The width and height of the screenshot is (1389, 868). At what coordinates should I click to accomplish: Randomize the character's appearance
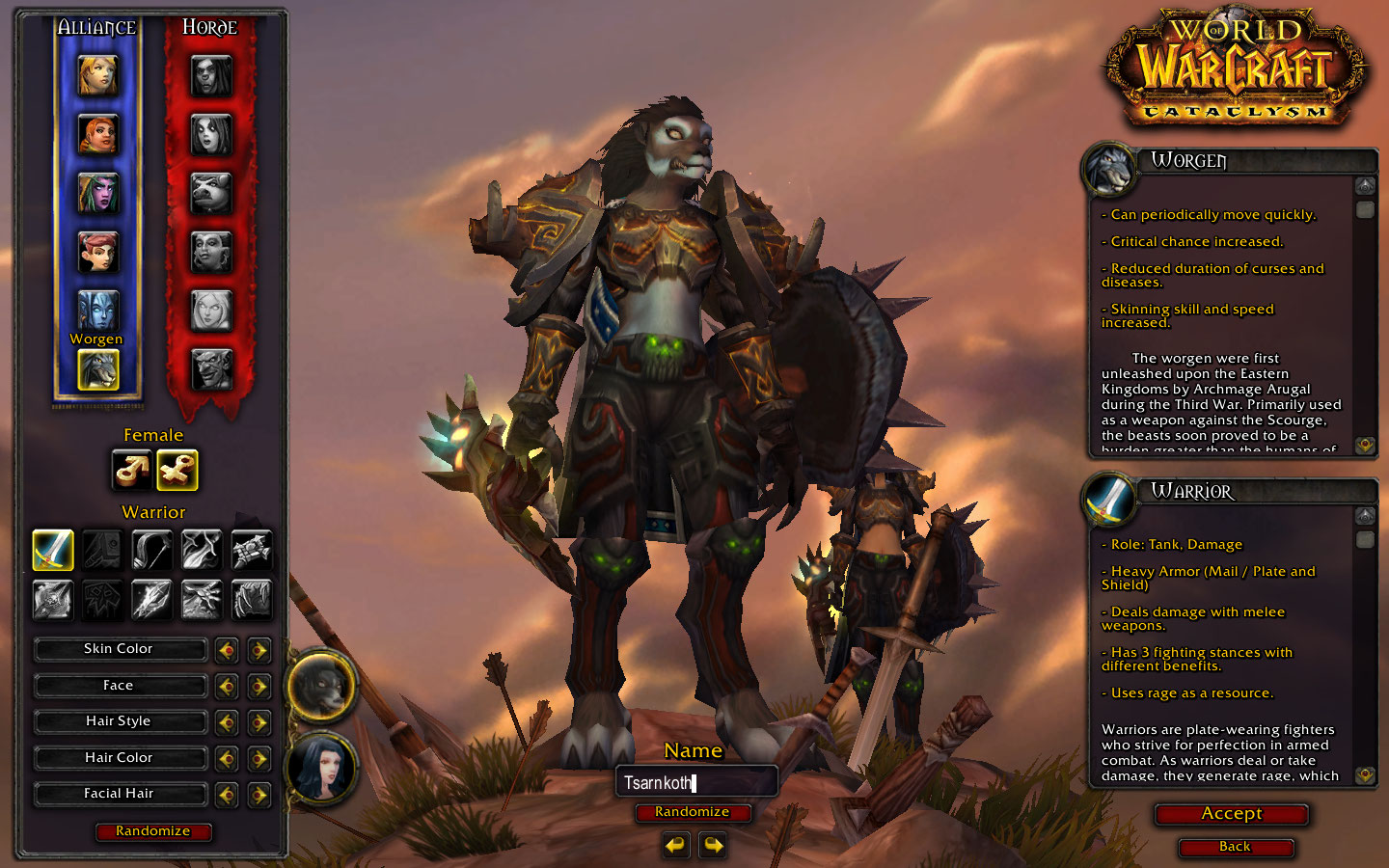click(x=153, y=831)
